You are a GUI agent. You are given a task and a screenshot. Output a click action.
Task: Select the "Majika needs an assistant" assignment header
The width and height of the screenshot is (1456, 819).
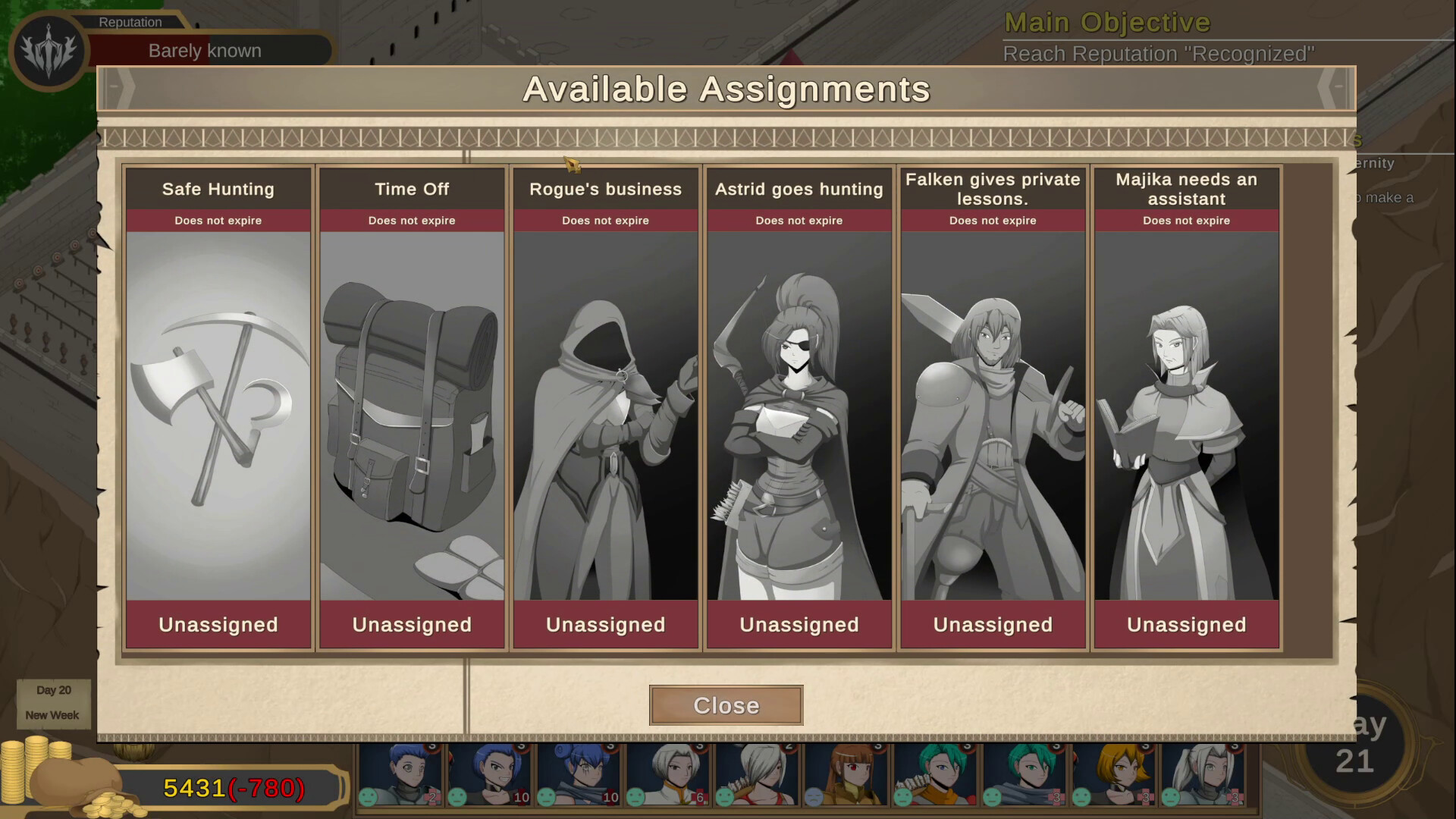[1185, 190]
